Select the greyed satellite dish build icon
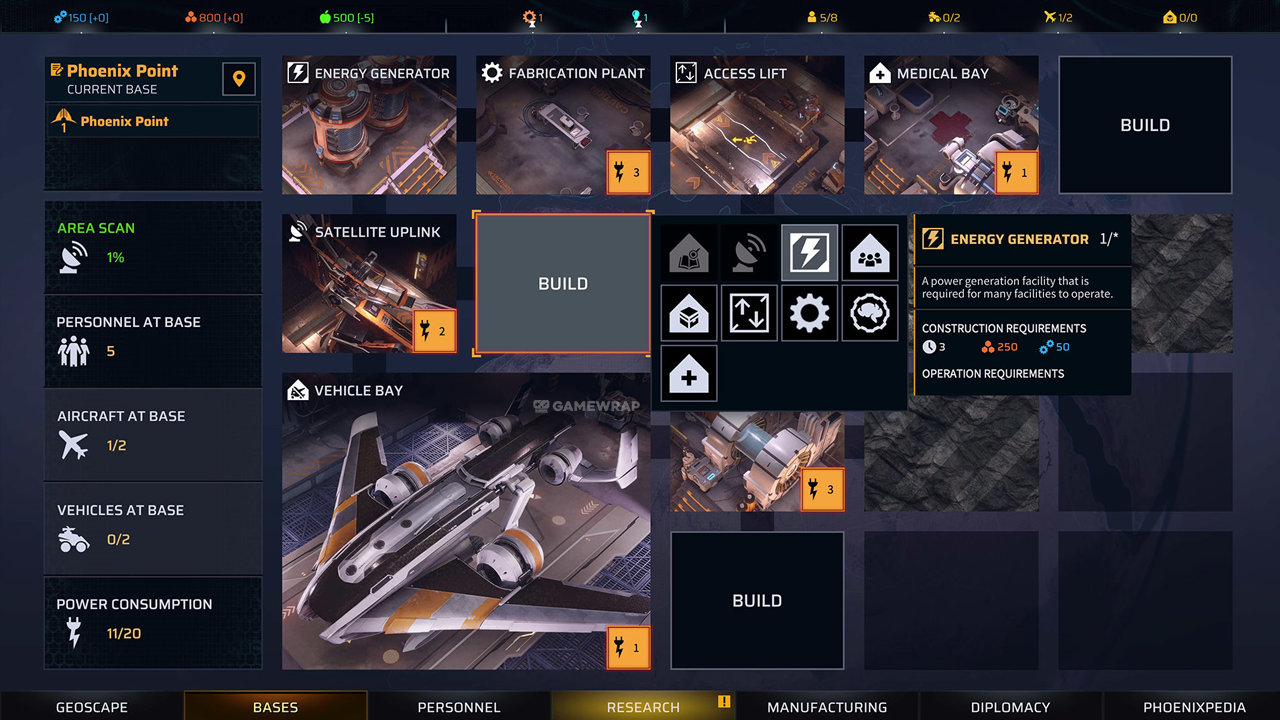 point(749,253)
